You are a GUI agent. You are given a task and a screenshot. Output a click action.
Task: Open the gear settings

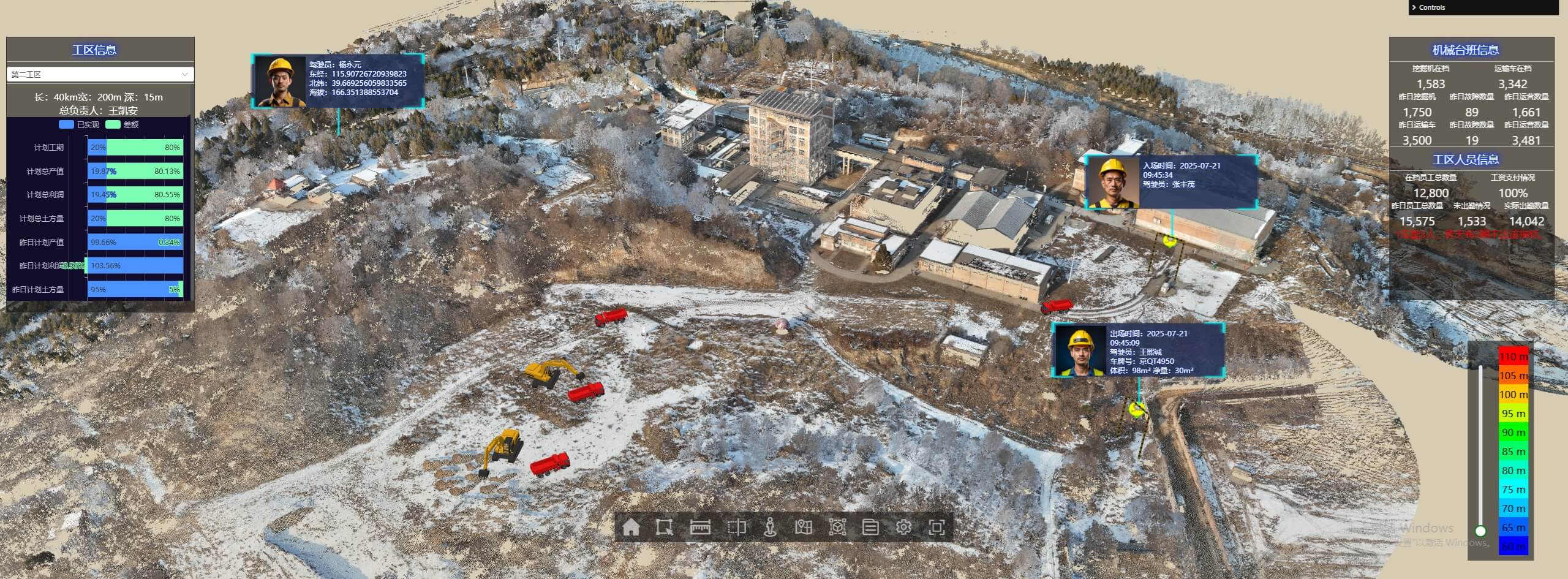(903, 527)
